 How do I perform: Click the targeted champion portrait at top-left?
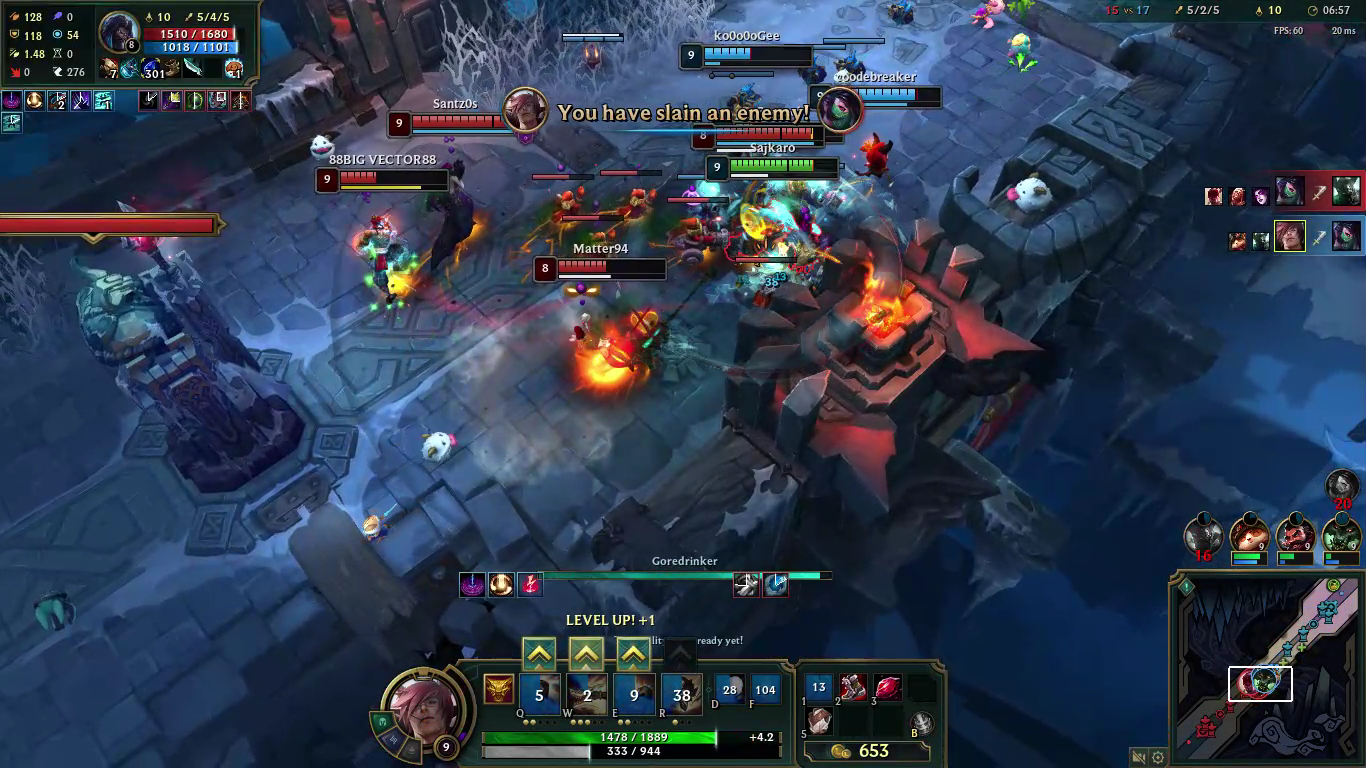[x=120, y=32]
